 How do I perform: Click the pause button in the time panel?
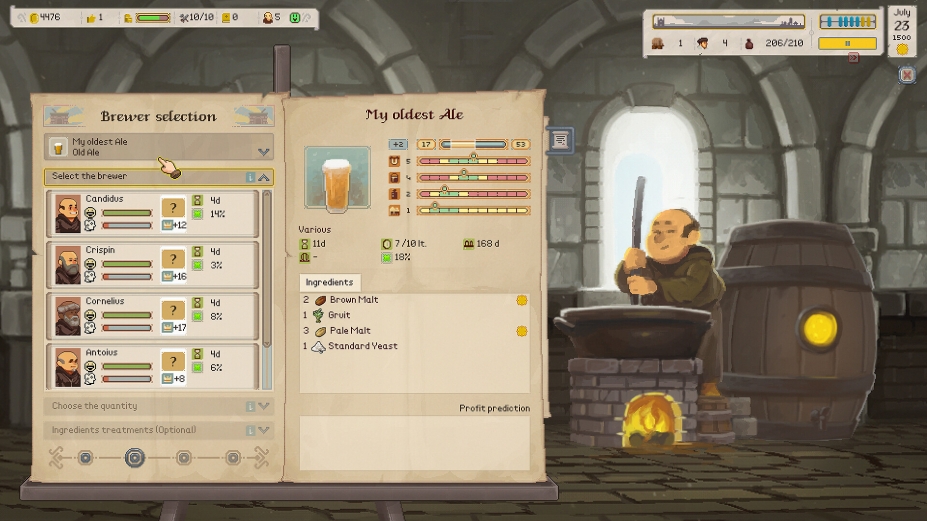pyautogui.click(x=847, y=44)
